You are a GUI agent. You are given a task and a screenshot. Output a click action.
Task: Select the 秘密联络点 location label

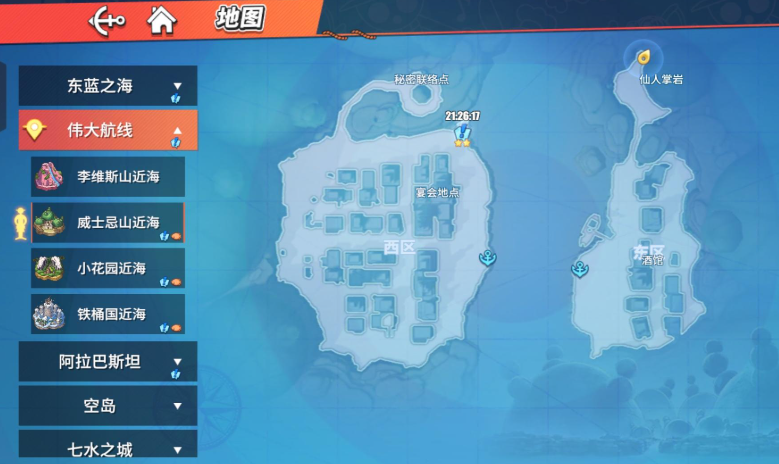421,78
